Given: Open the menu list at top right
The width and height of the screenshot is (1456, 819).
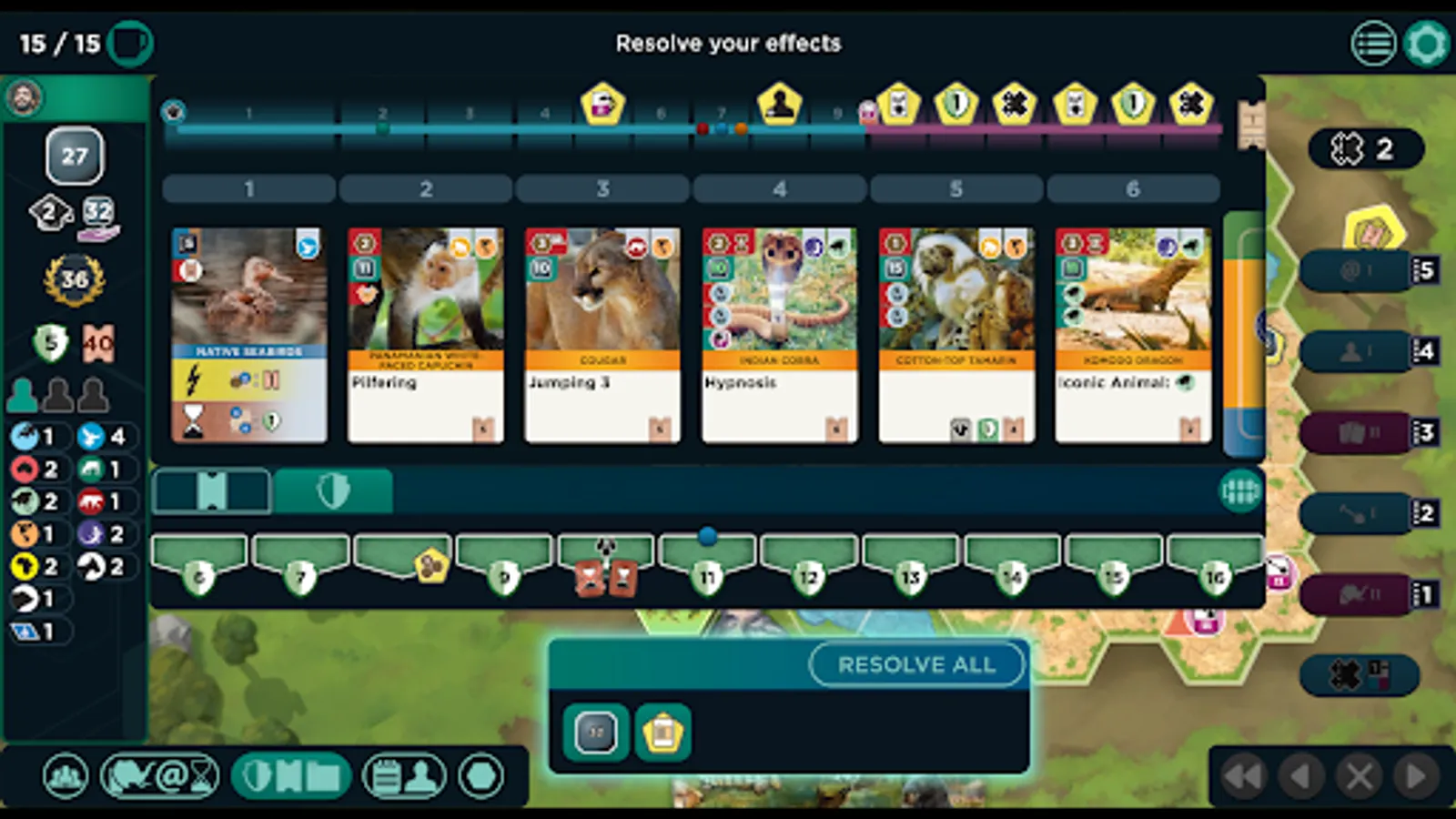Looking at the screenshot, I should (1373, 43).
